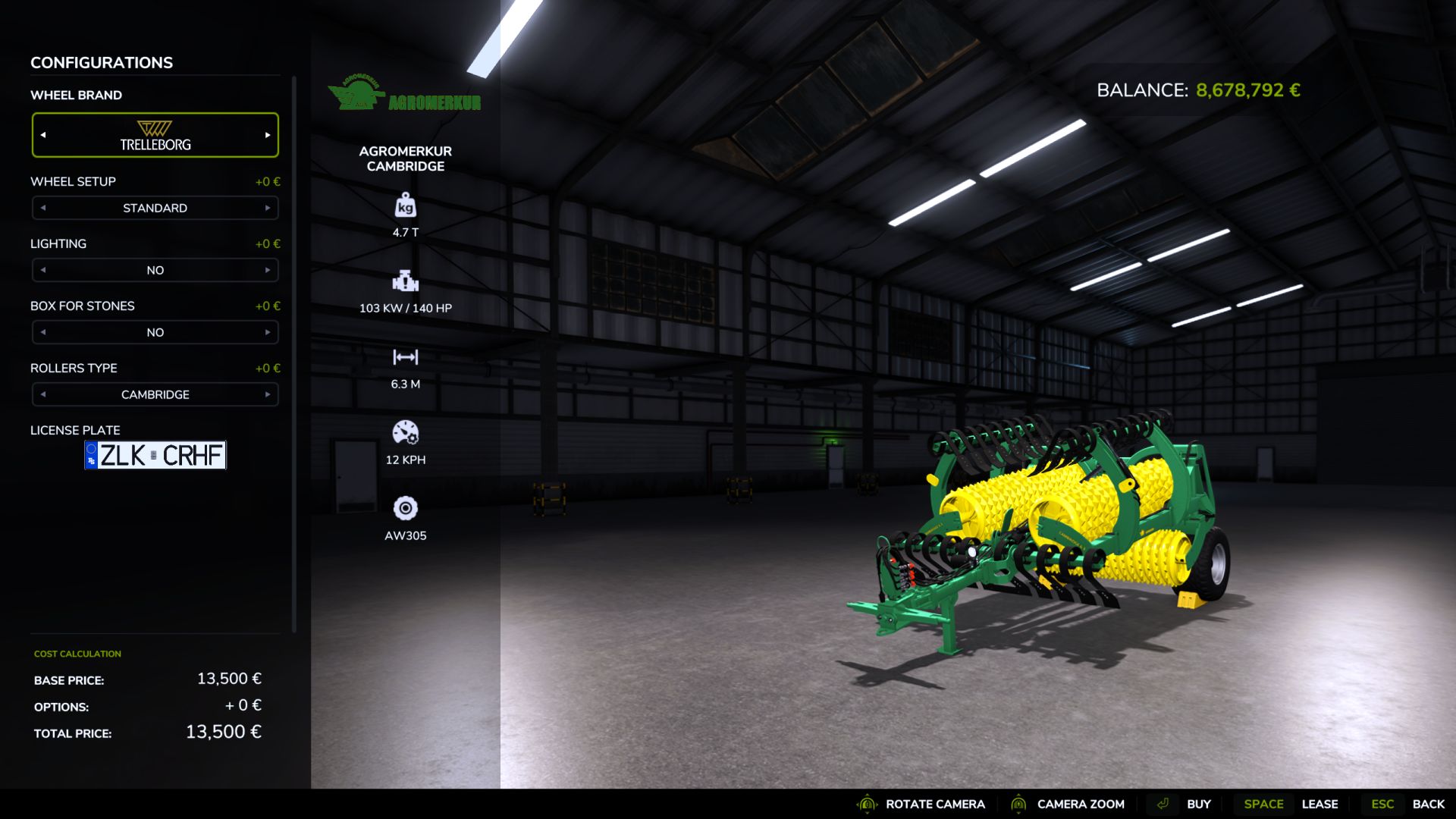Click the weight icon showing 4.7 T

(x=406, y=206)
